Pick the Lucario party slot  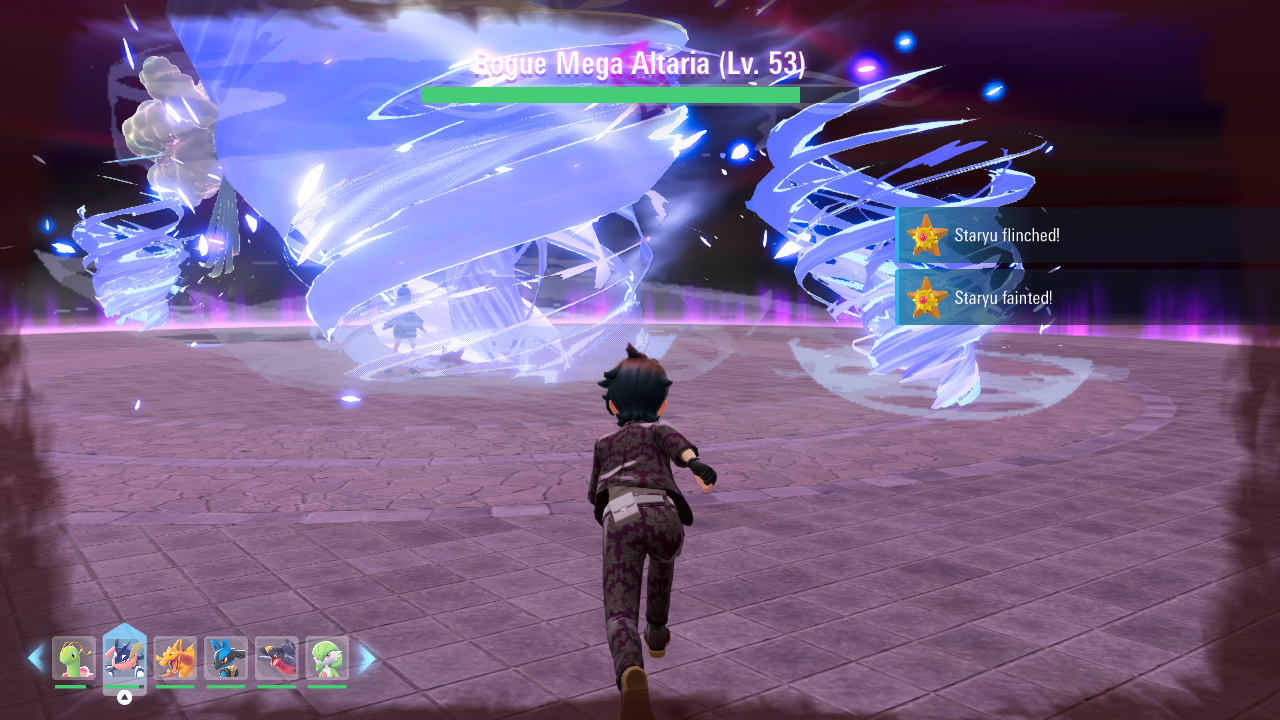pos(226,658)
